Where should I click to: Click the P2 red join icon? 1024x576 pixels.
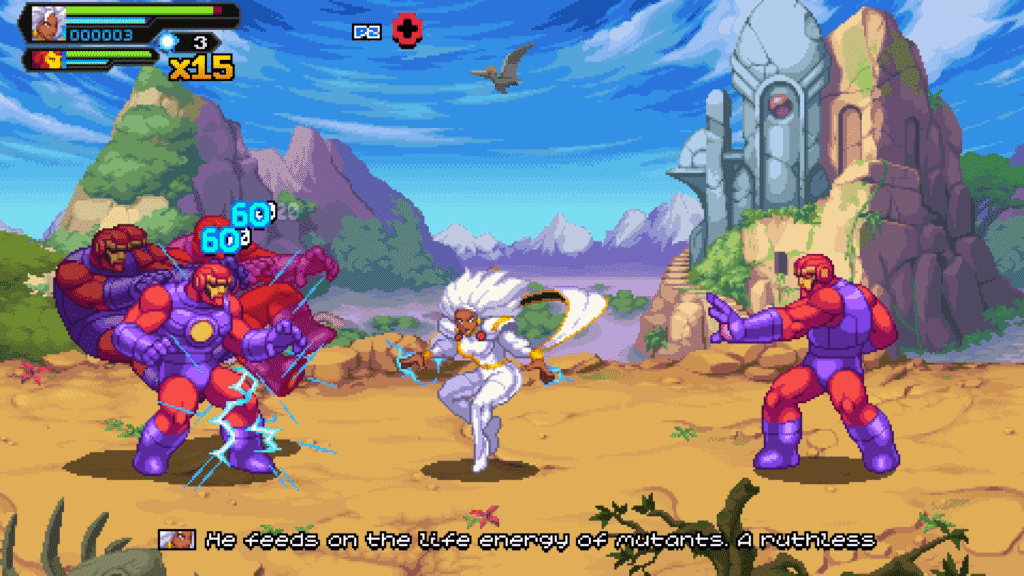point(405,30)
